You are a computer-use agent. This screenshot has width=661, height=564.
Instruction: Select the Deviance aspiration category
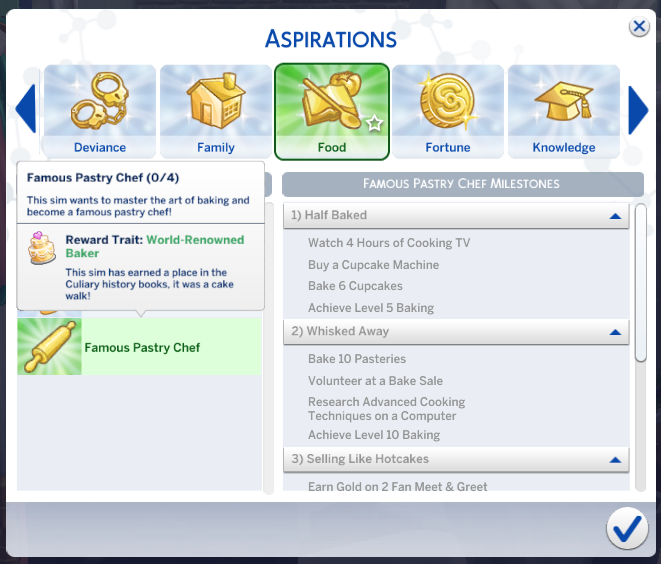click(100, 112)
